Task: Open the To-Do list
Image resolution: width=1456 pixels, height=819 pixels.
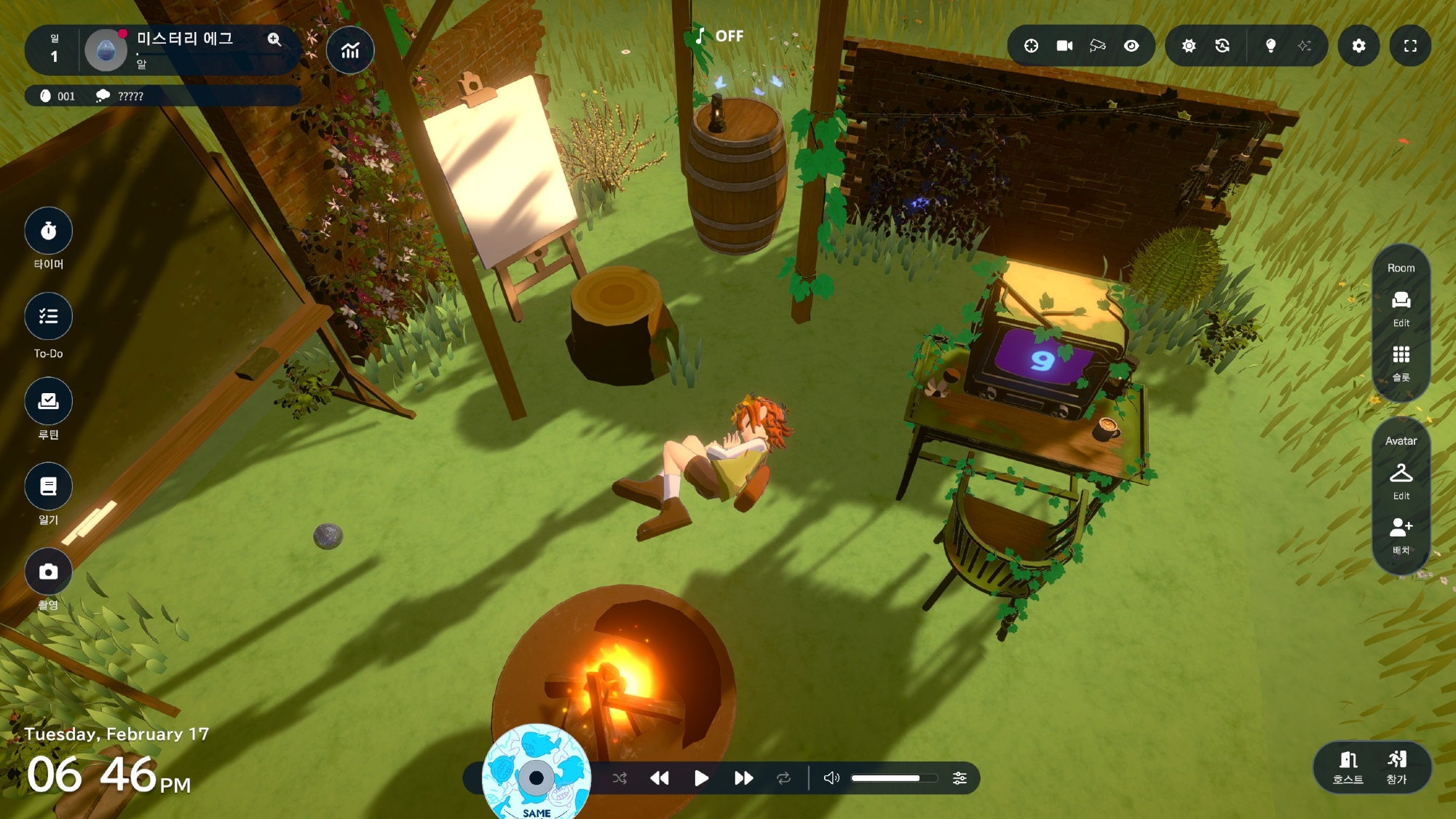Action: (x=48, y=317)
